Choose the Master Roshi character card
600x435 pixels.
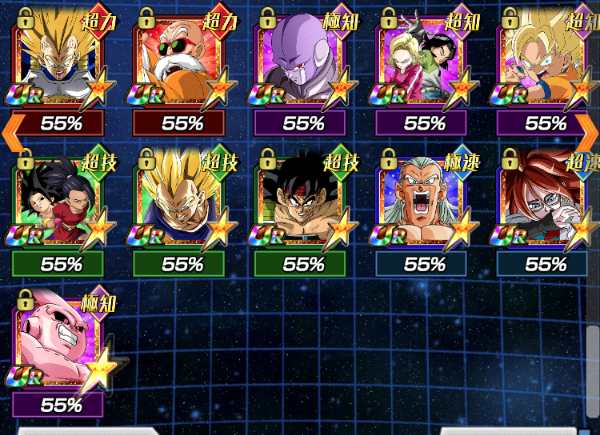tap(181, 62)
